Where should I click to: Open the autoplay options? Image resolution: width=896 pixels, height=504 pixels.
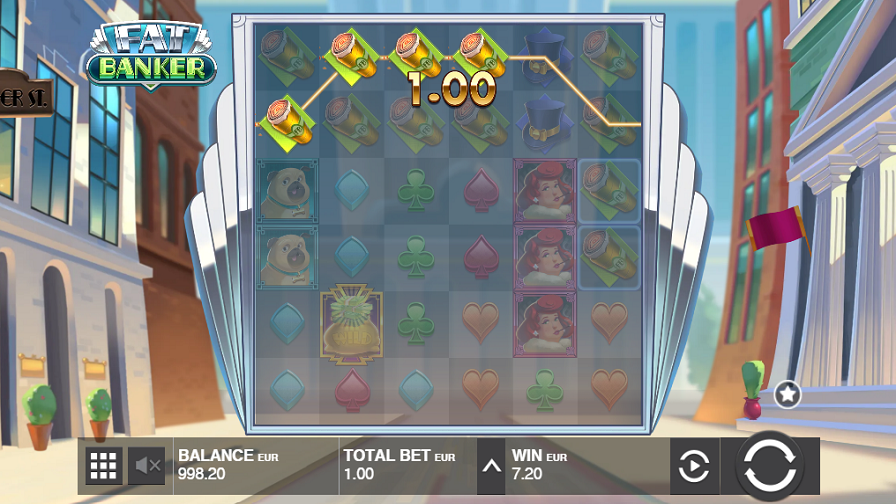[x=694, y=466]
